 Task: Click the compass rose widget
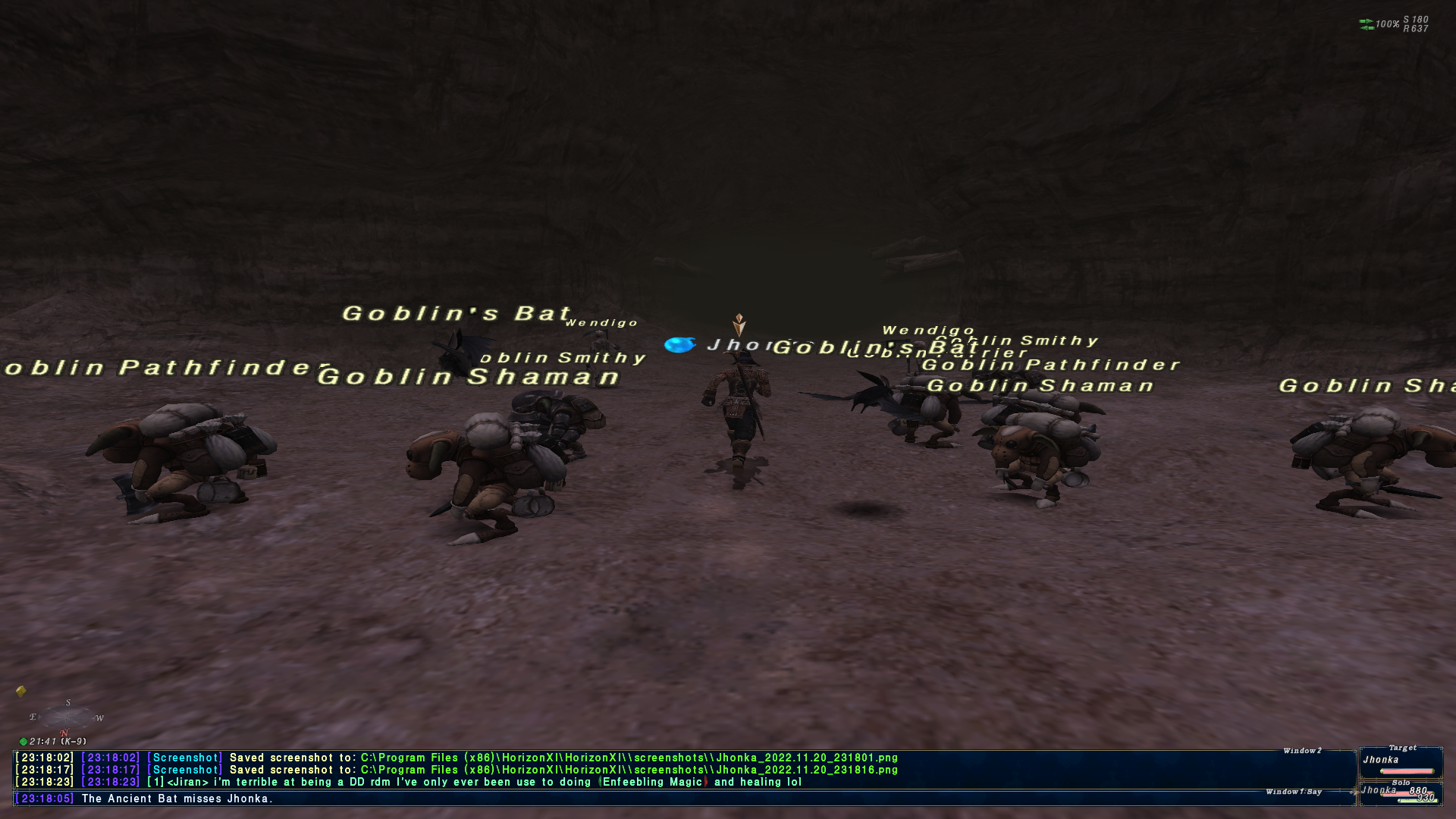(67, 719)
